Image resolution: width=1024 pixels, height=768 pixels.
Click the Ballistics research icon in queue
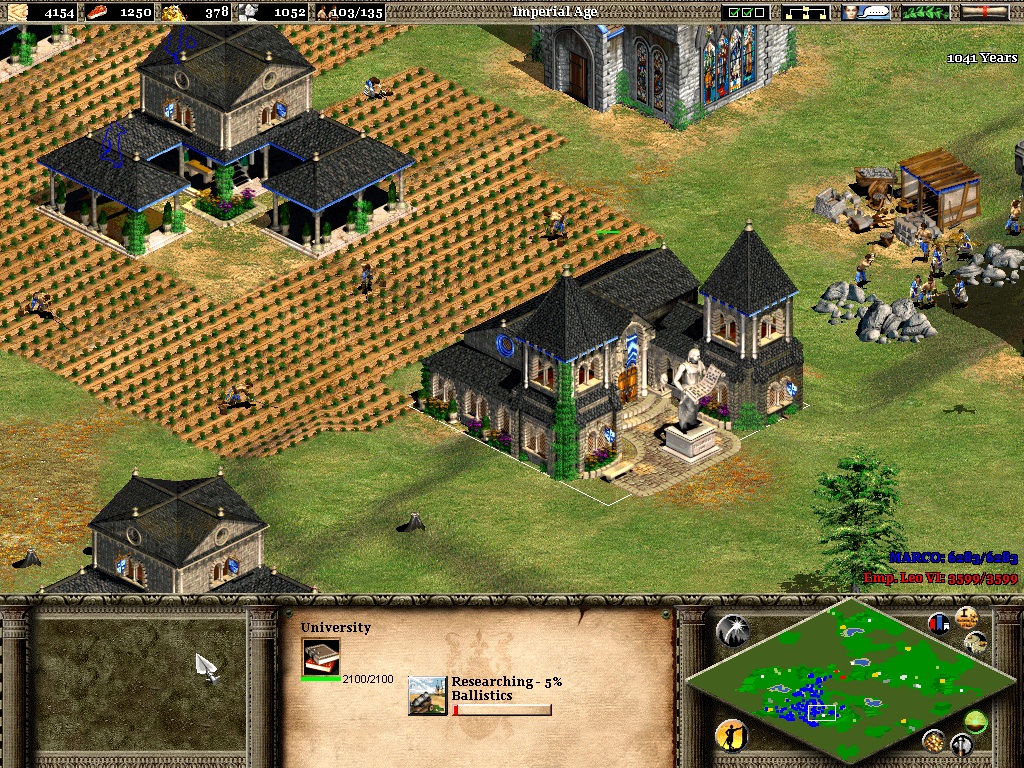pyautogui.click(x=427, y=695)
